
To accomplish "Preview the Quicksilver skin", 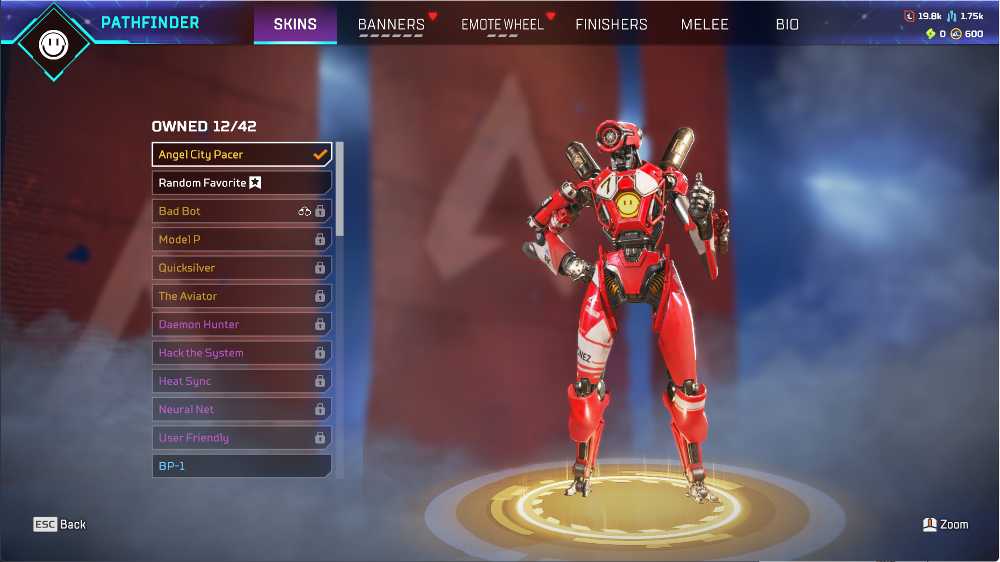I will click(x=242, y=268).
